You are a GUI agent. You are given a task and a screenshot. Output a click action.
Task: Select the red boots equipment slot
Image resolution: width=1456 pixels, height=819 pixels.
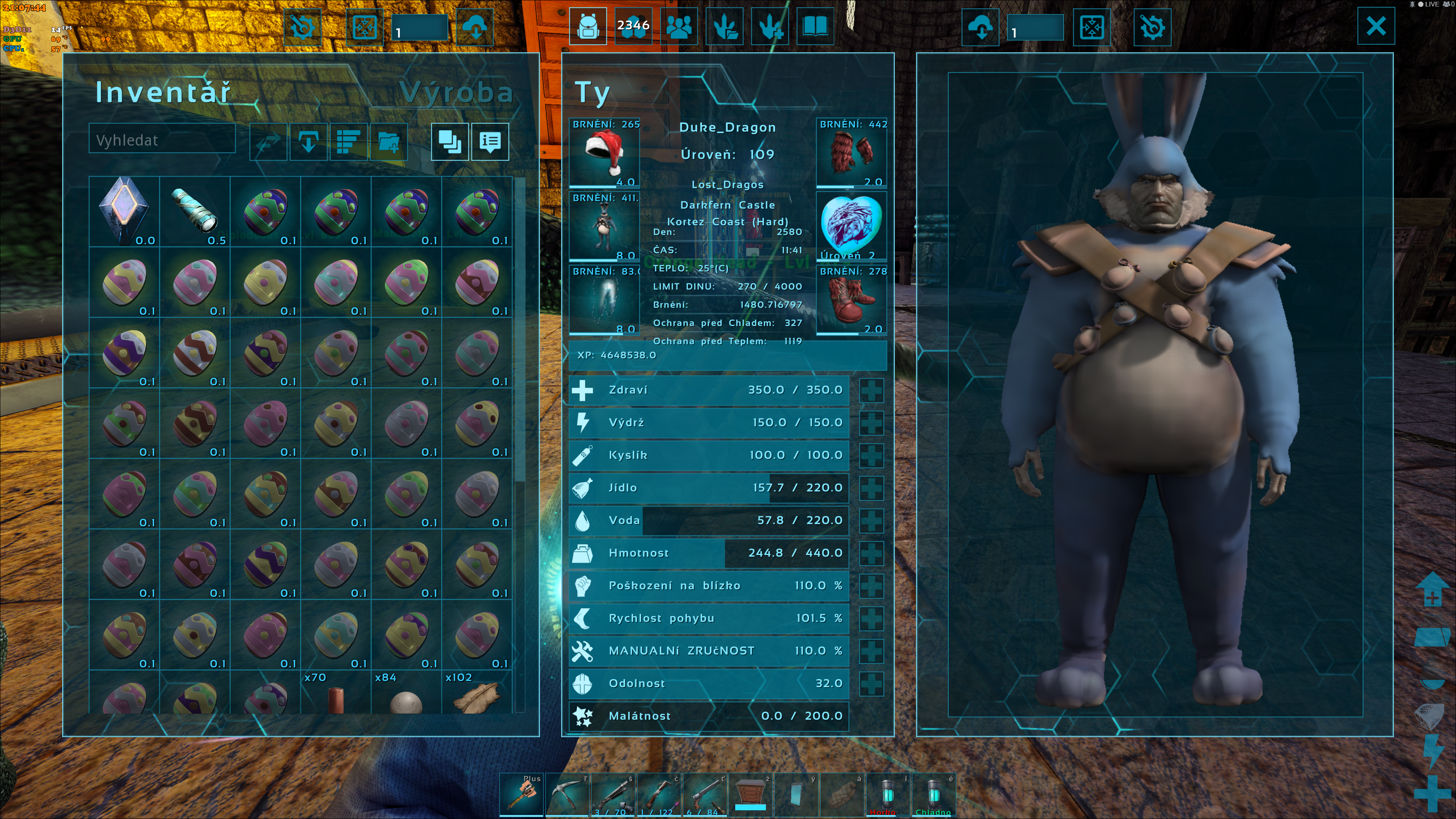click(851, 300)
